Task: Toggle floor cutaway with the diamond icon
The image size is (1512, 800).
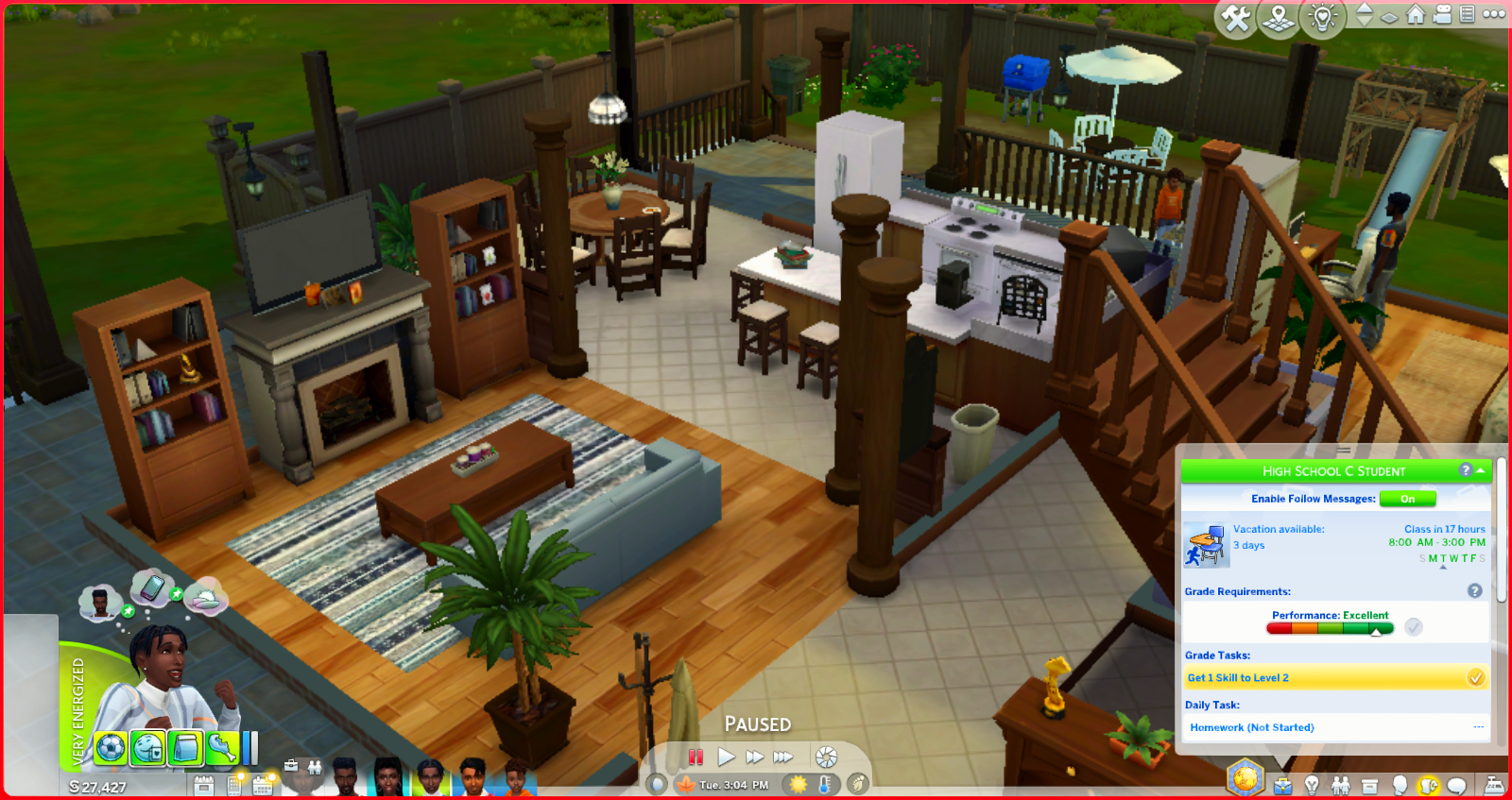Action: click(1390, 18)
